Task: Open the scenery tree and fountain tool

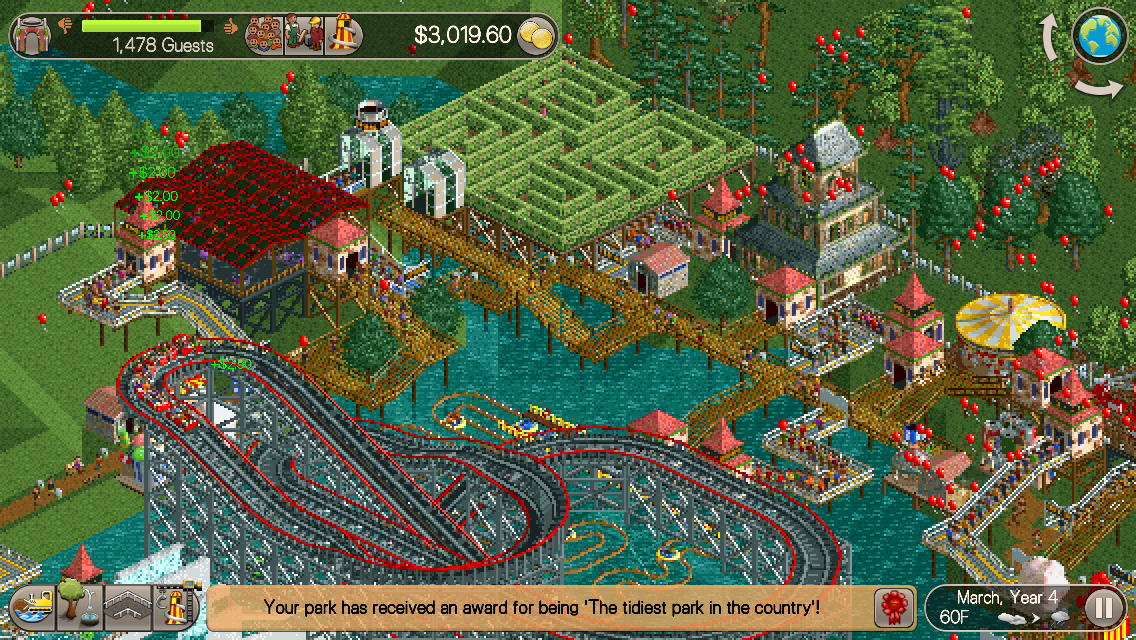Action: (x=78, y=607)
